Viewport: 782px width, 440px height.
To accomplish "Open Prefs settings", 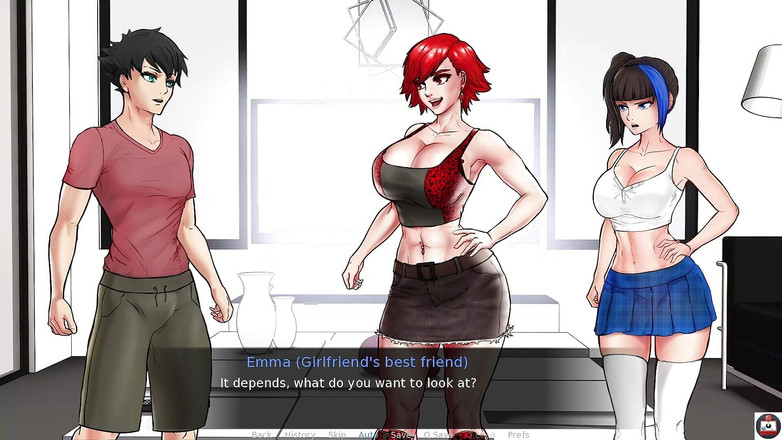I will pyautogui.click(x=518, y=435).
